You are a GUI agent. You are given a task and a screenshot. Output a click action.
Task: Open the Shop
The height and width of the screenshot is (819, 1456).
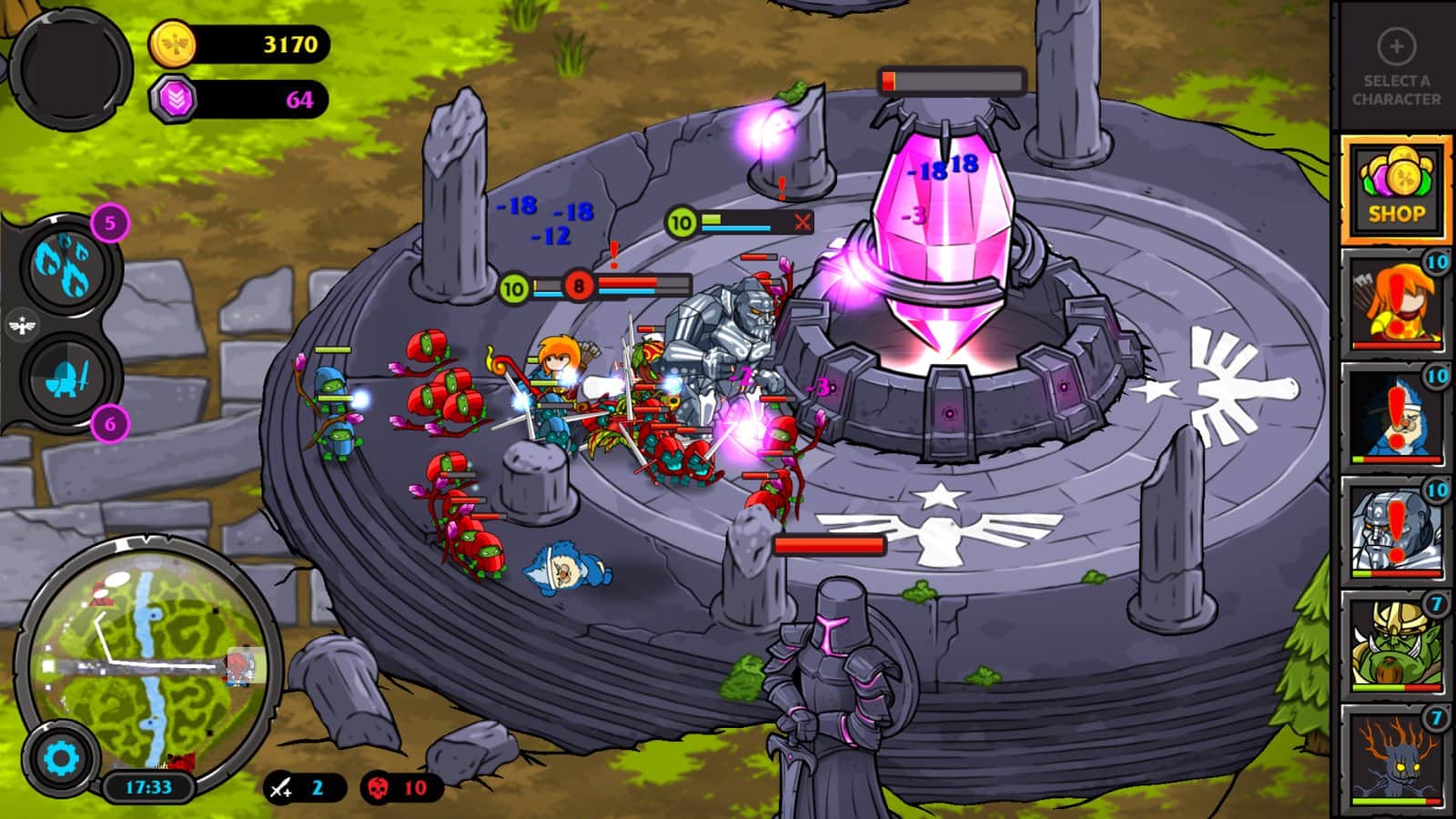(1395, 190)
